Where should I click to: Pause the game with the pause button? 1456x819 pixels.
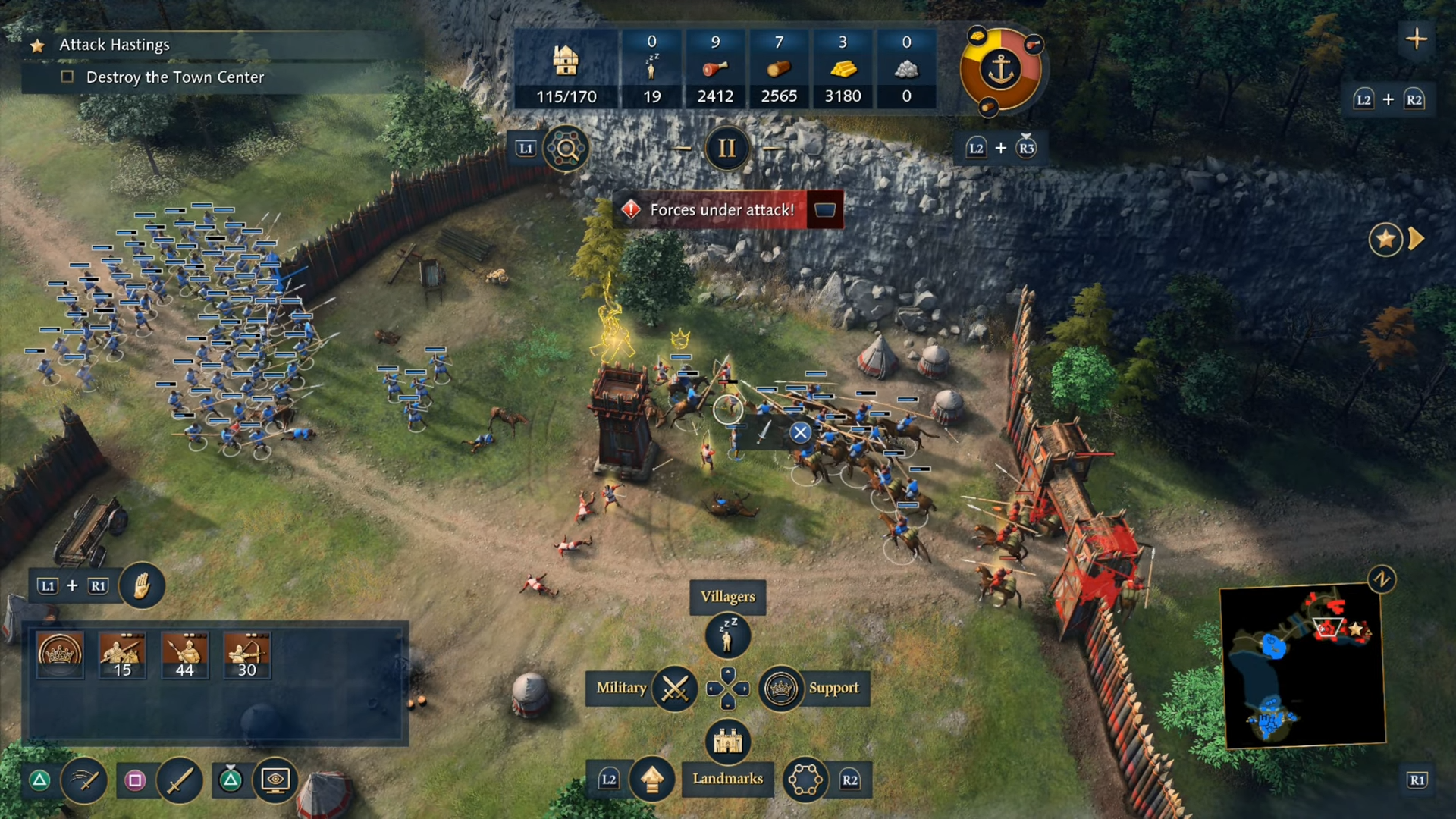point(726,148)
